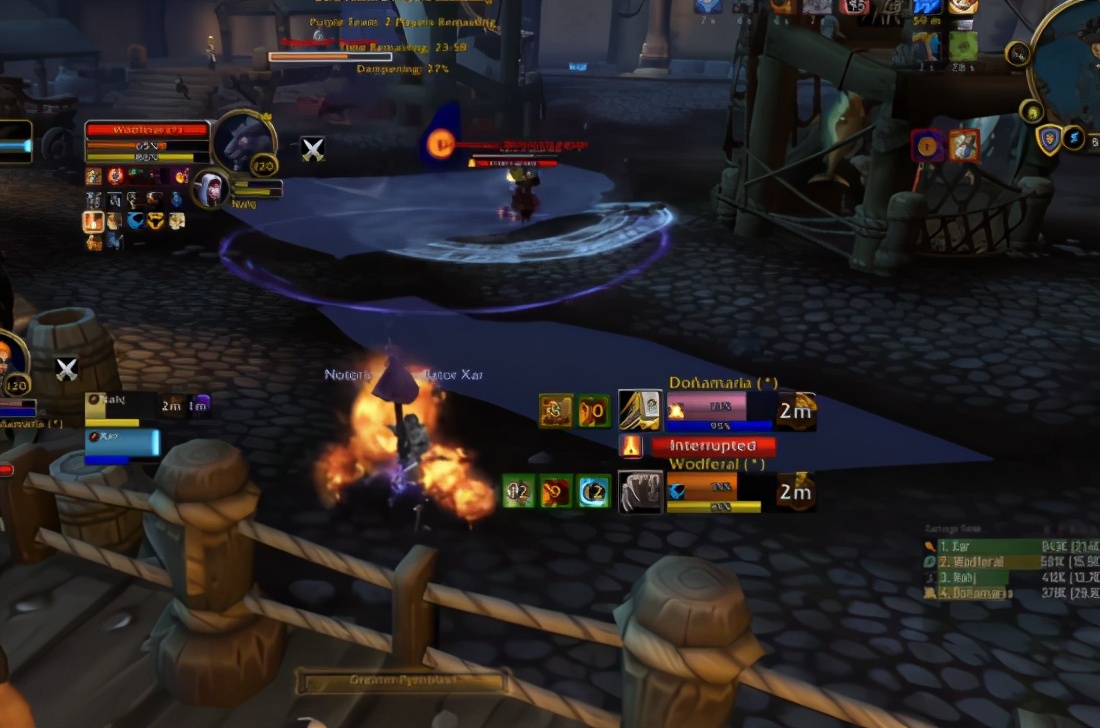Click the Alliance shield badge by the minimap
This screenshot has width=1100, height=728.
(x=1048, y=140)
